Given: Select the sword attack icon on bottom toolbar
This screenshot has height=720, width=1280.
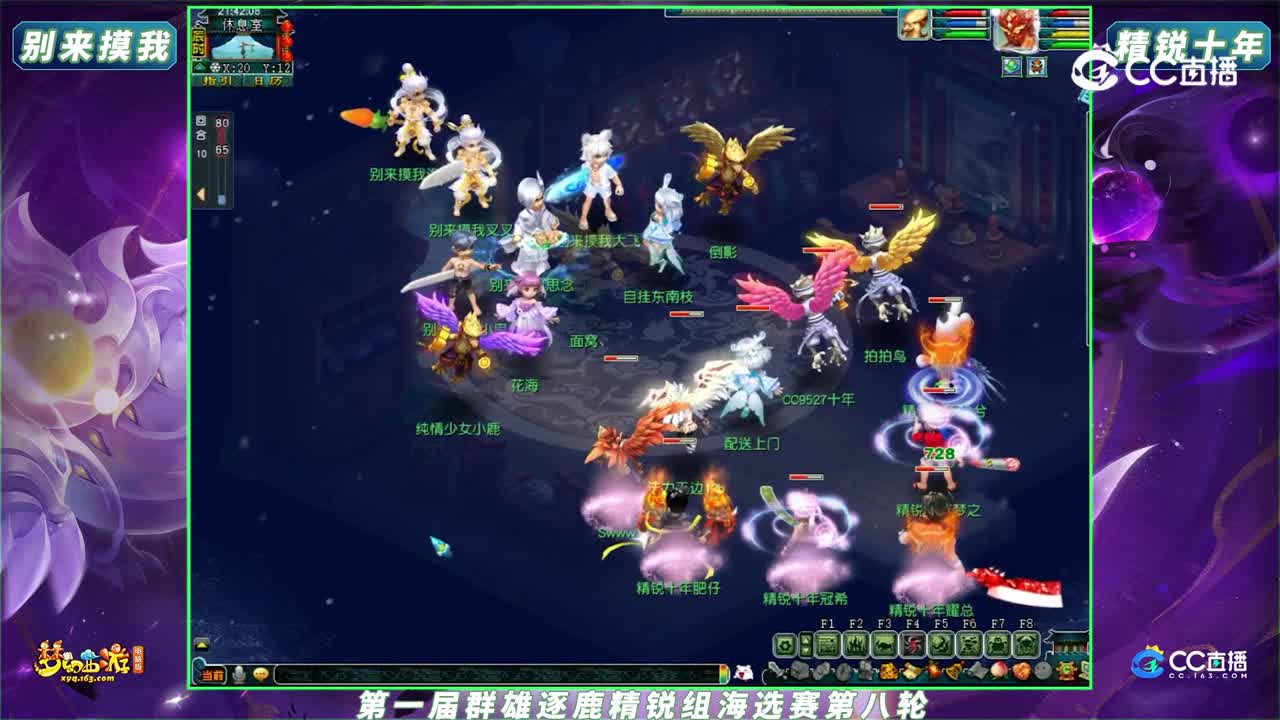Looking at the screenshot, I should pos(776,669).
